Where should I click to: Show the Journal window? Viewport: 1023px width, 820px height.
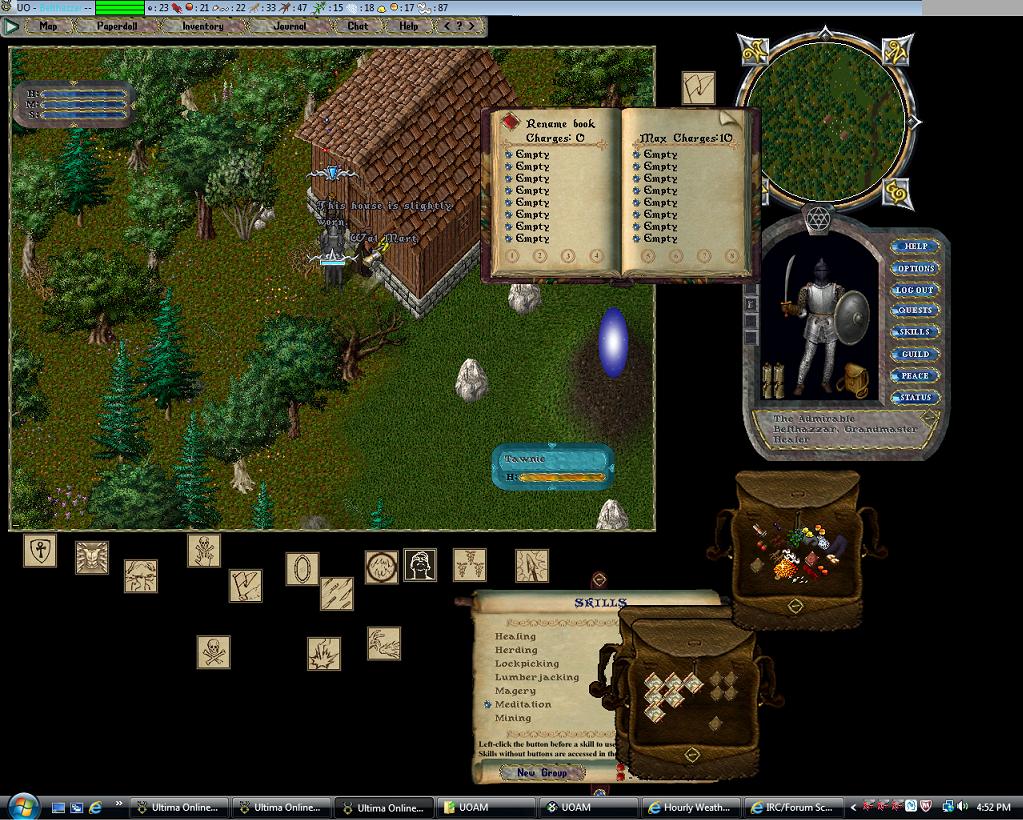pos(290,26)
